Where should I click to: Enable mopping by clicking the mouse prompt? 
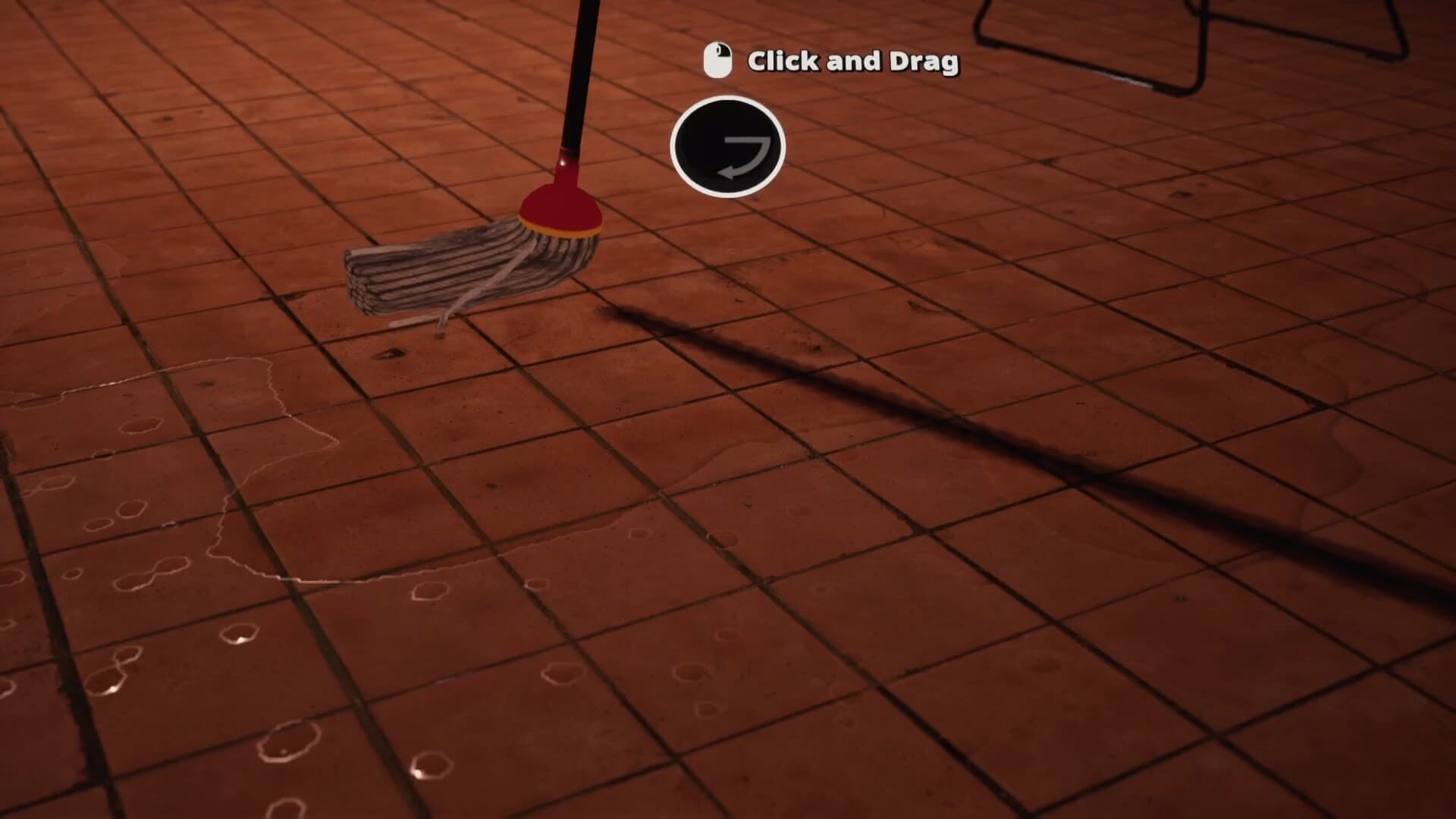pyautogui.click(x=717, y=60)
